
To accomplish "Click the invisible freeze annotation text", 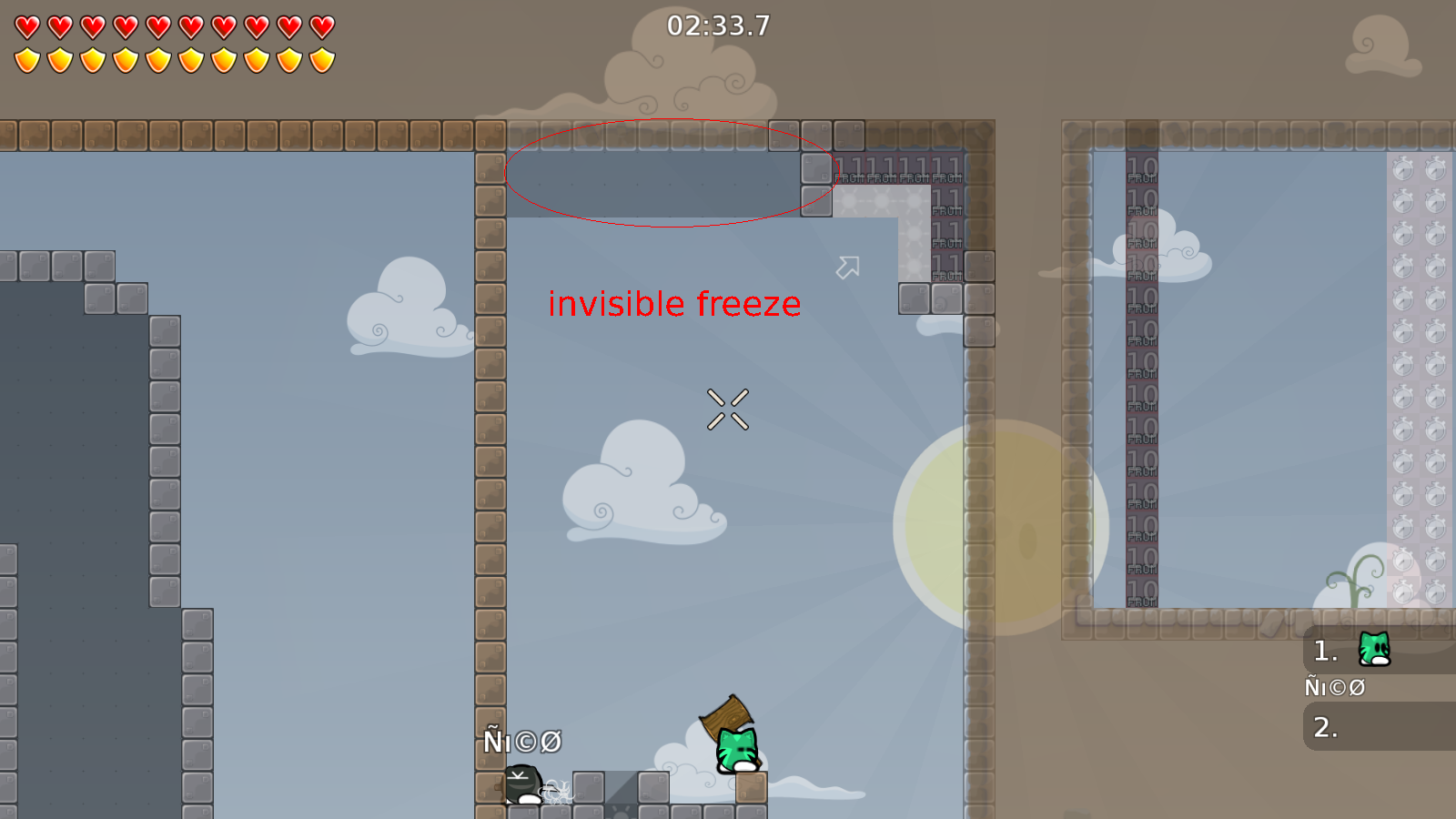I will 674,304.
